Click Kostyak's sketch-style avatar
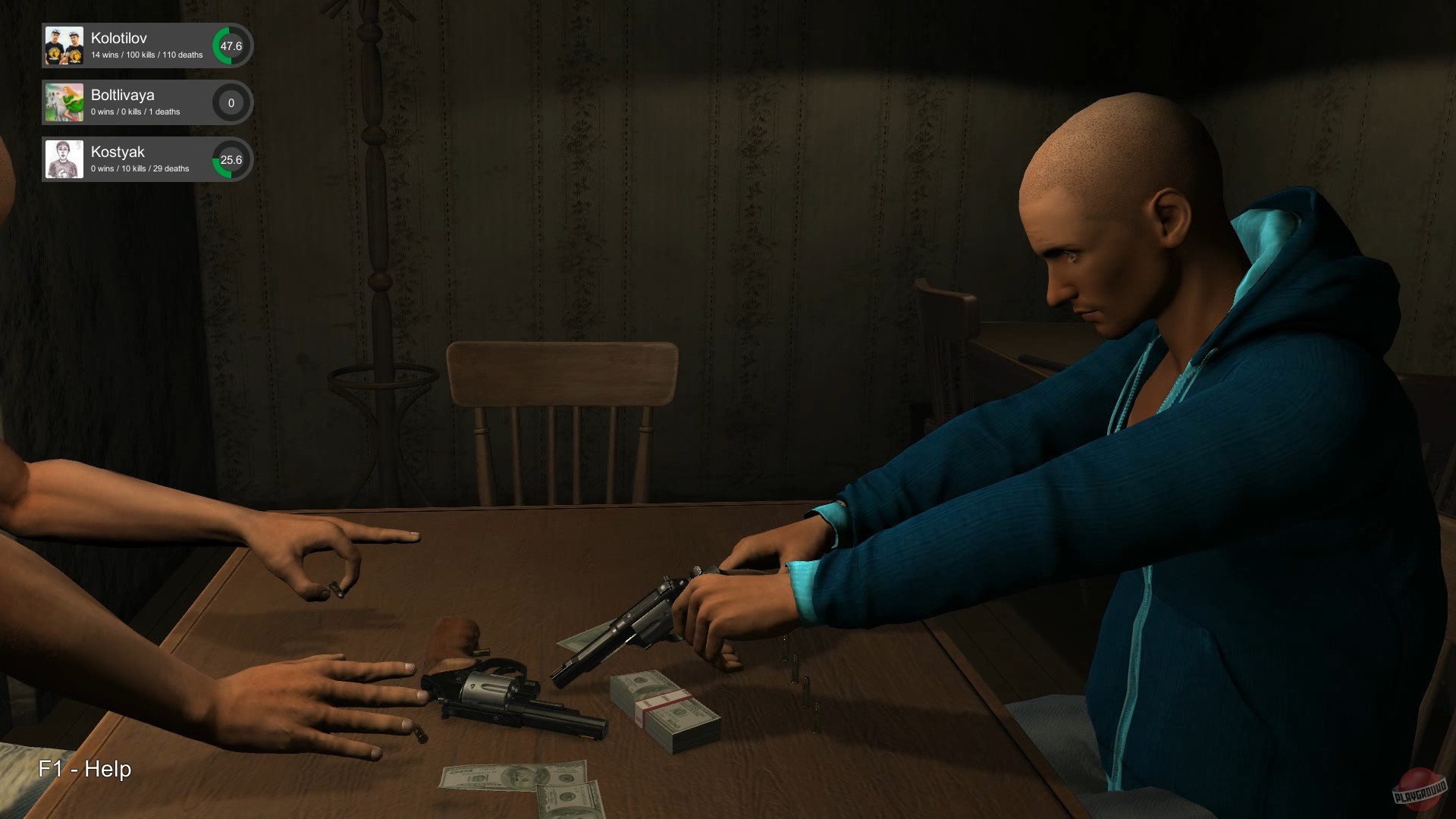This screenshot has width=1456, height=819. point(64,159)
